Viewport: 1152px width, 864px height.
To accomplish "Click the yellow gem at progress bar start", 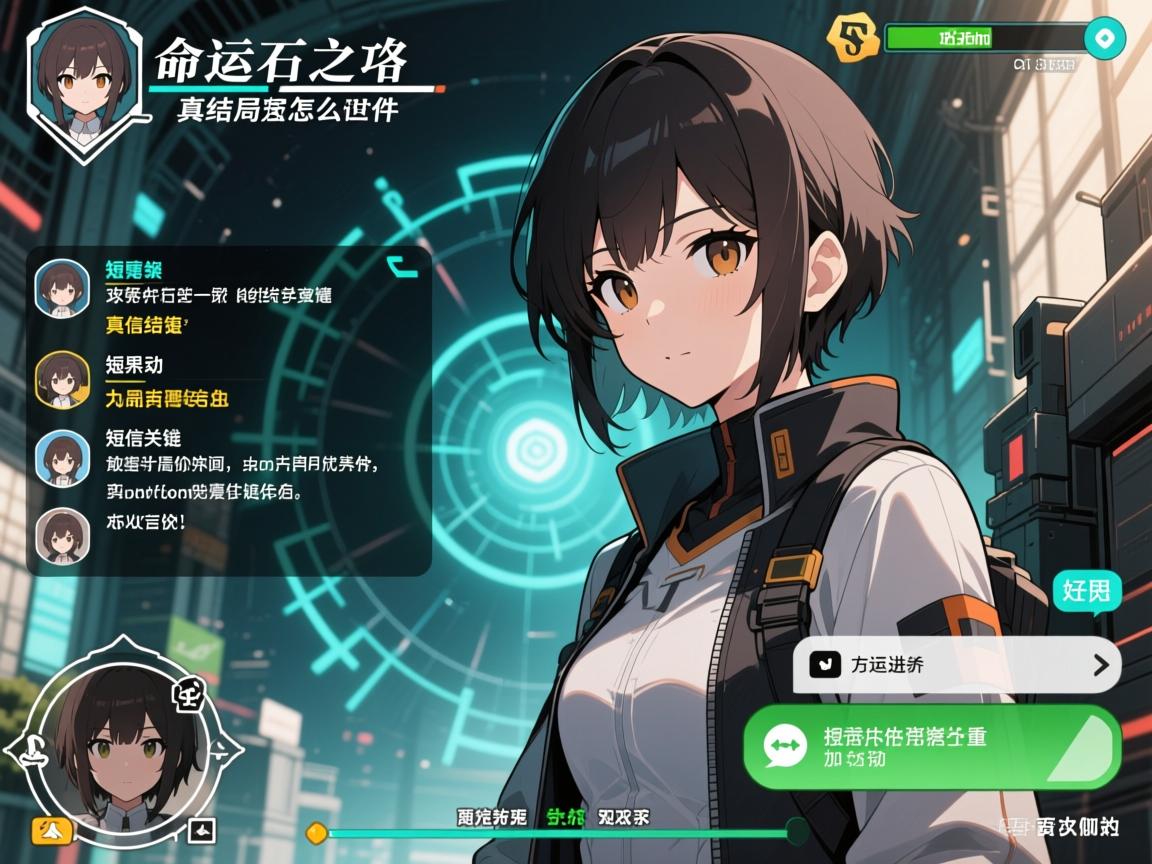I will point(317,831).
